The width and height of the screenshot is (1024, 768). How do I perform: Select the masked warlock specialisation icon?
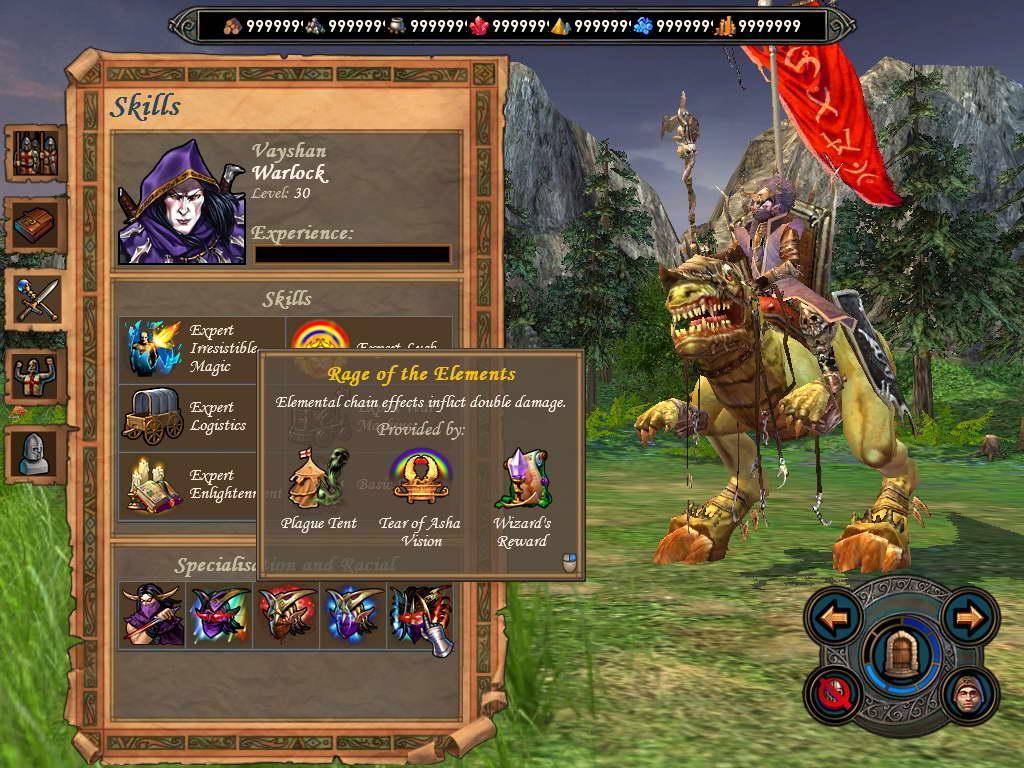(x=151, y=614)
